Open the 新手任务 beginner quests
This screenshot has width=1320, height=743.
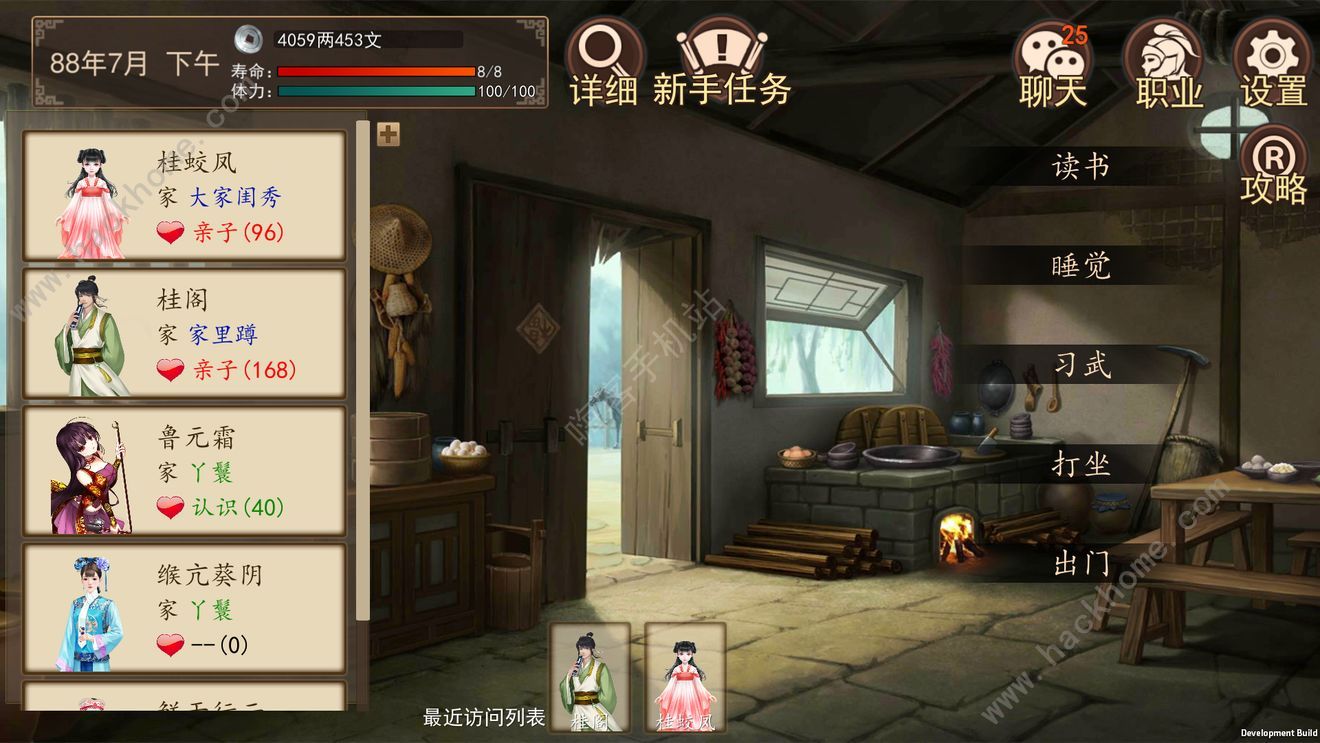tap(721, 63)
